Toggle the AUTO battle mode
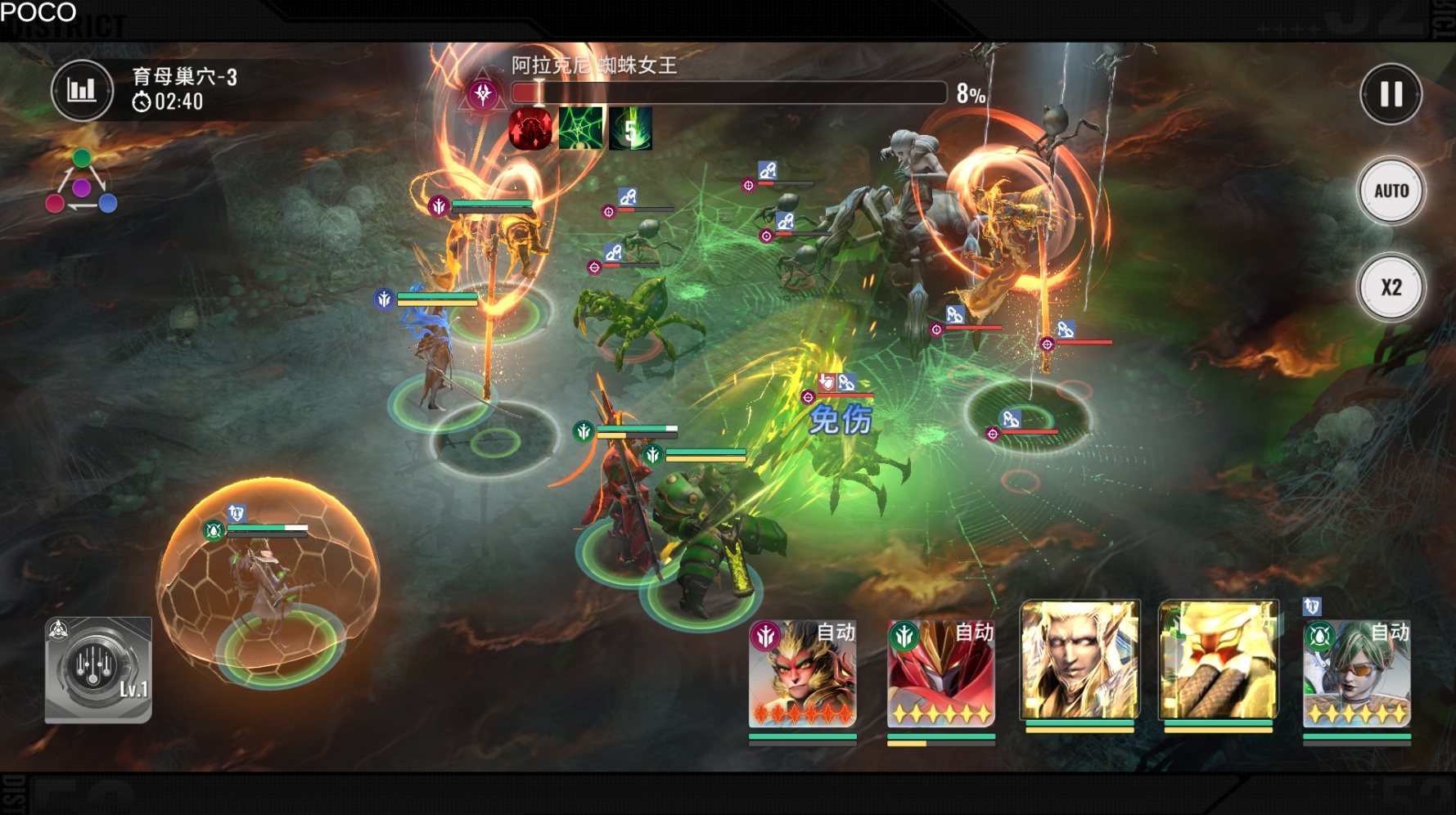The image size is (1456, 815). (x=1391, y=191)
